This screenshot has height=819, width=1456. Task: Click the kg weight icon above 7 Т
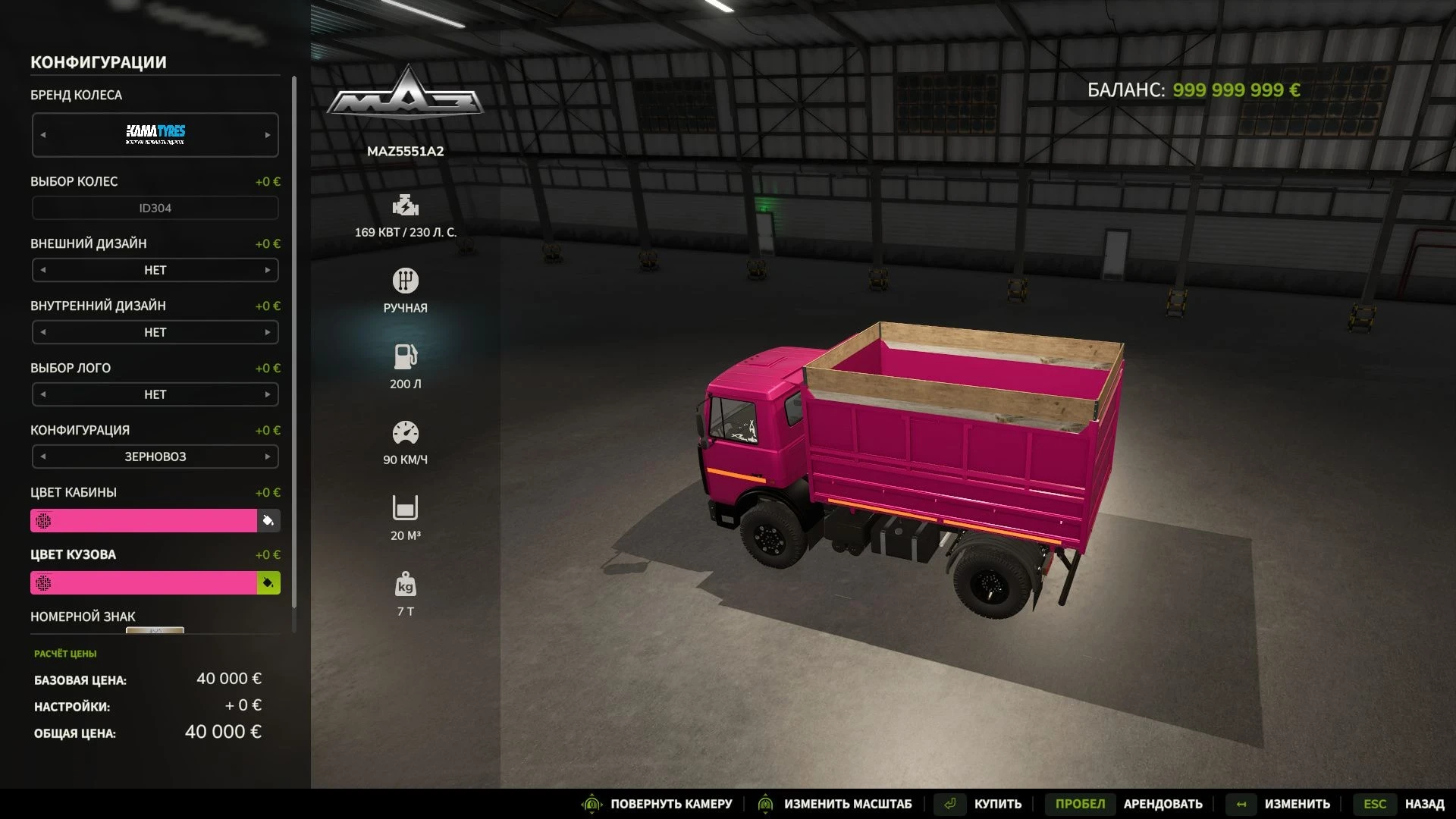point(406,584)
